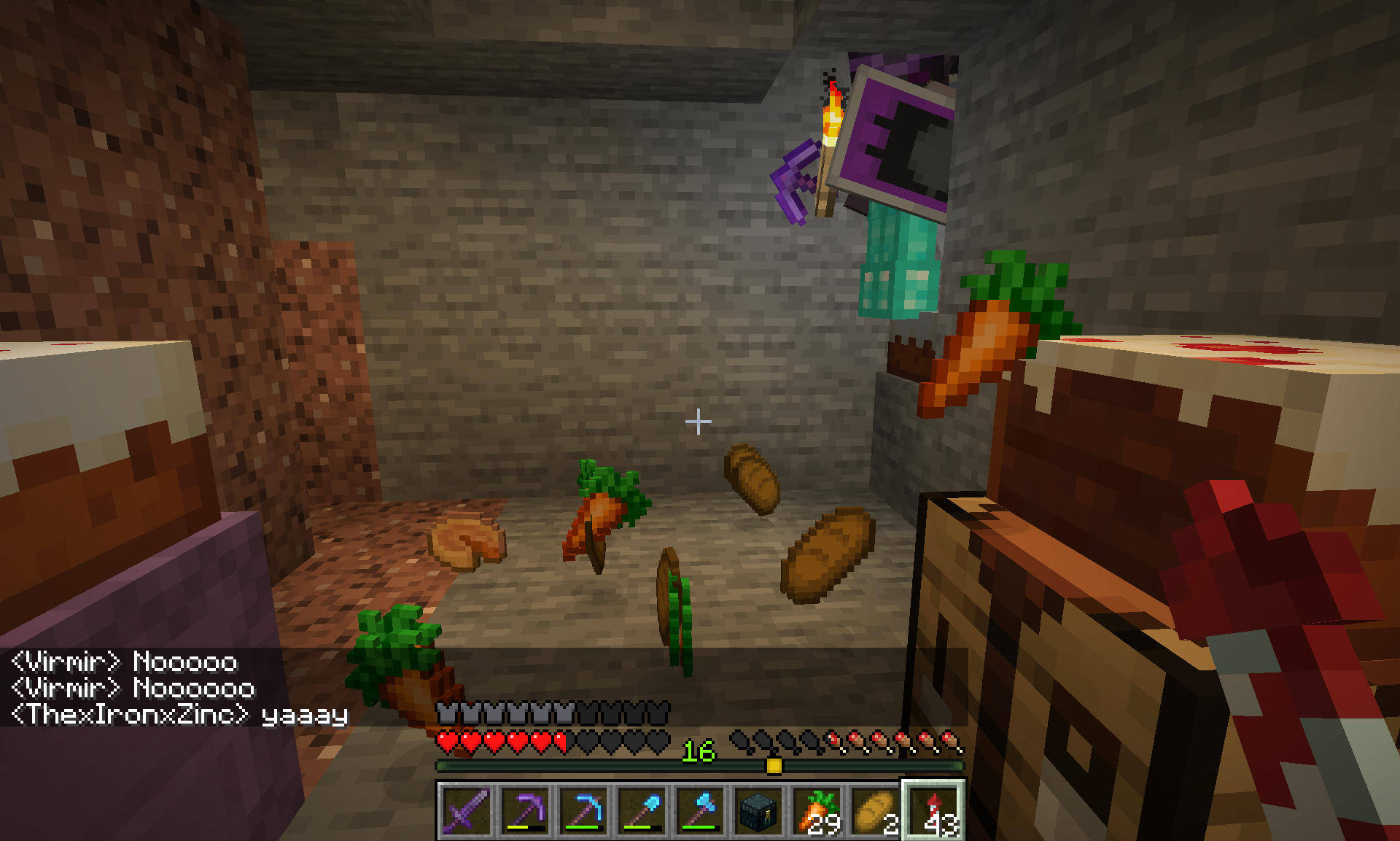
Task: Click the firework rocket stack of 43
Action: 934,810
